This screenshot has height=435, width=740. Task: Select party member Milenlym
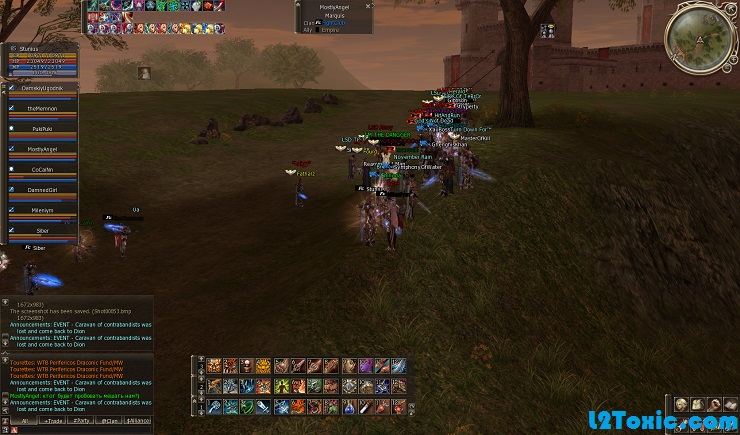pos(42,210)
